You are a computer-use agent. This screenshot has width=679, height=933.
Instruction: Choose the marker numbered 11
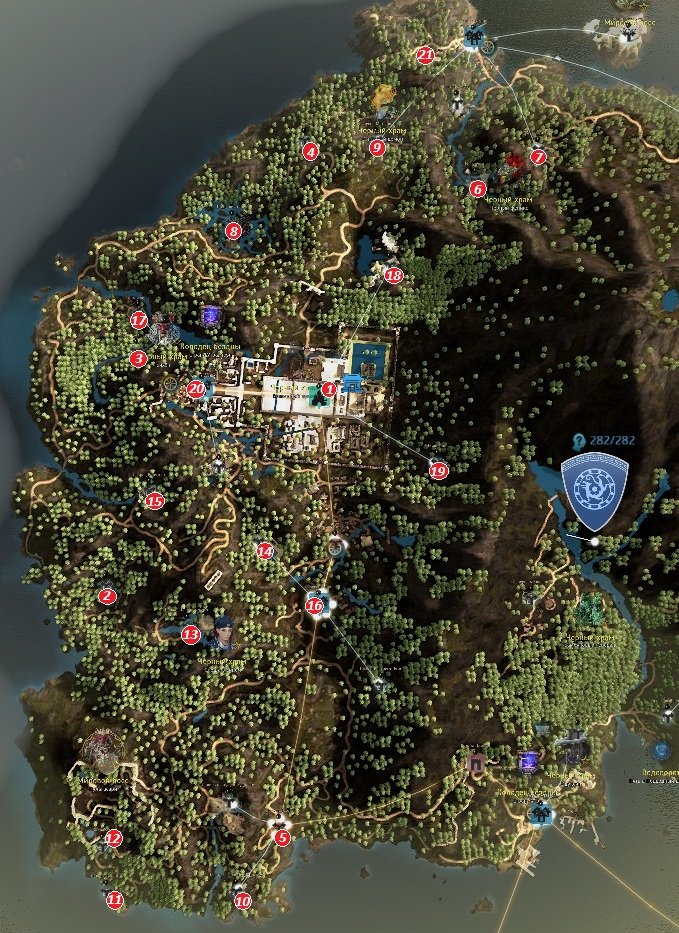[115, 900]
